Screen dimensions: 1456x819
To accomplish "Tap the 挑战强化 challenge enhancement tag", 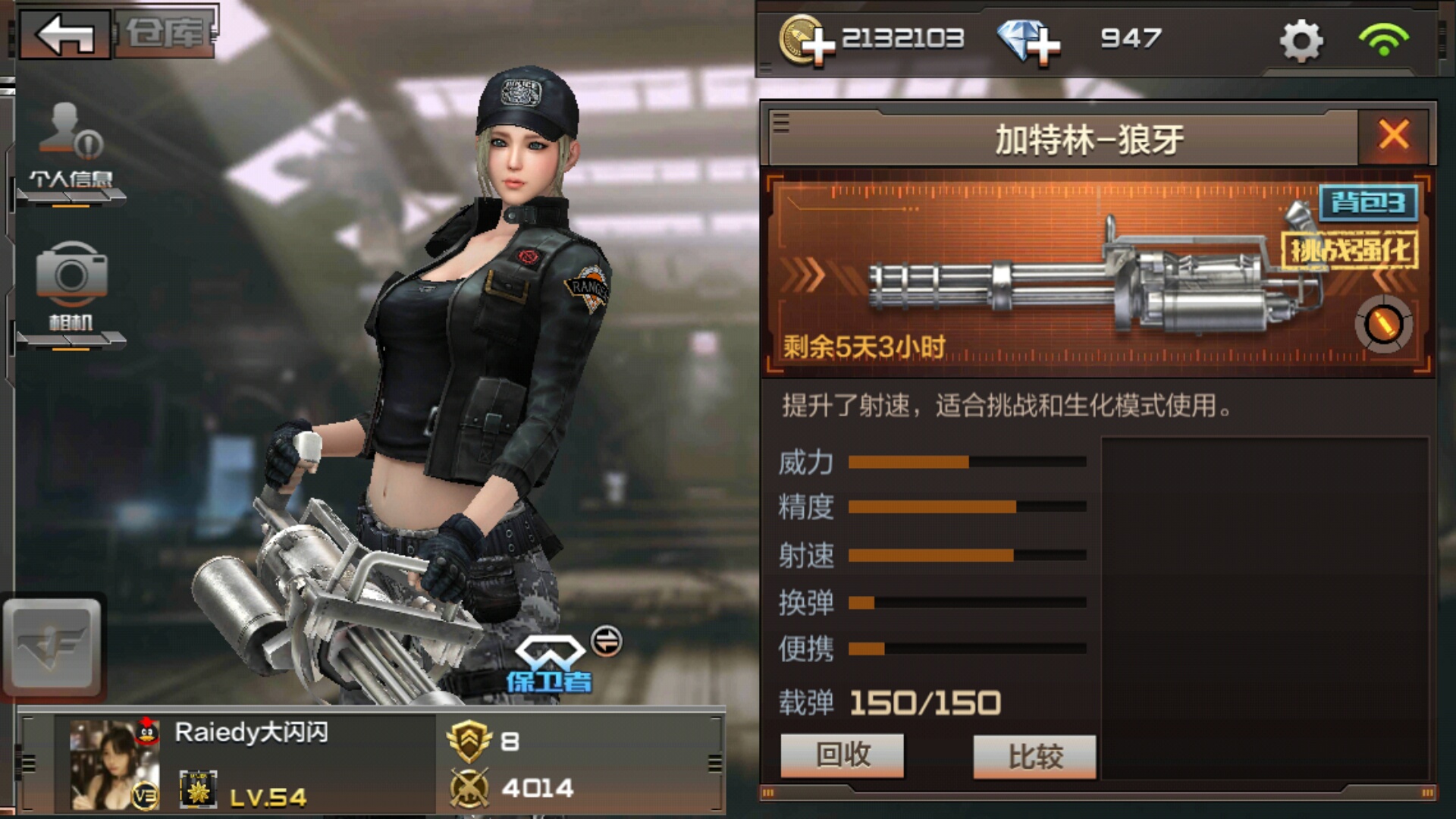I will 1350,249.
